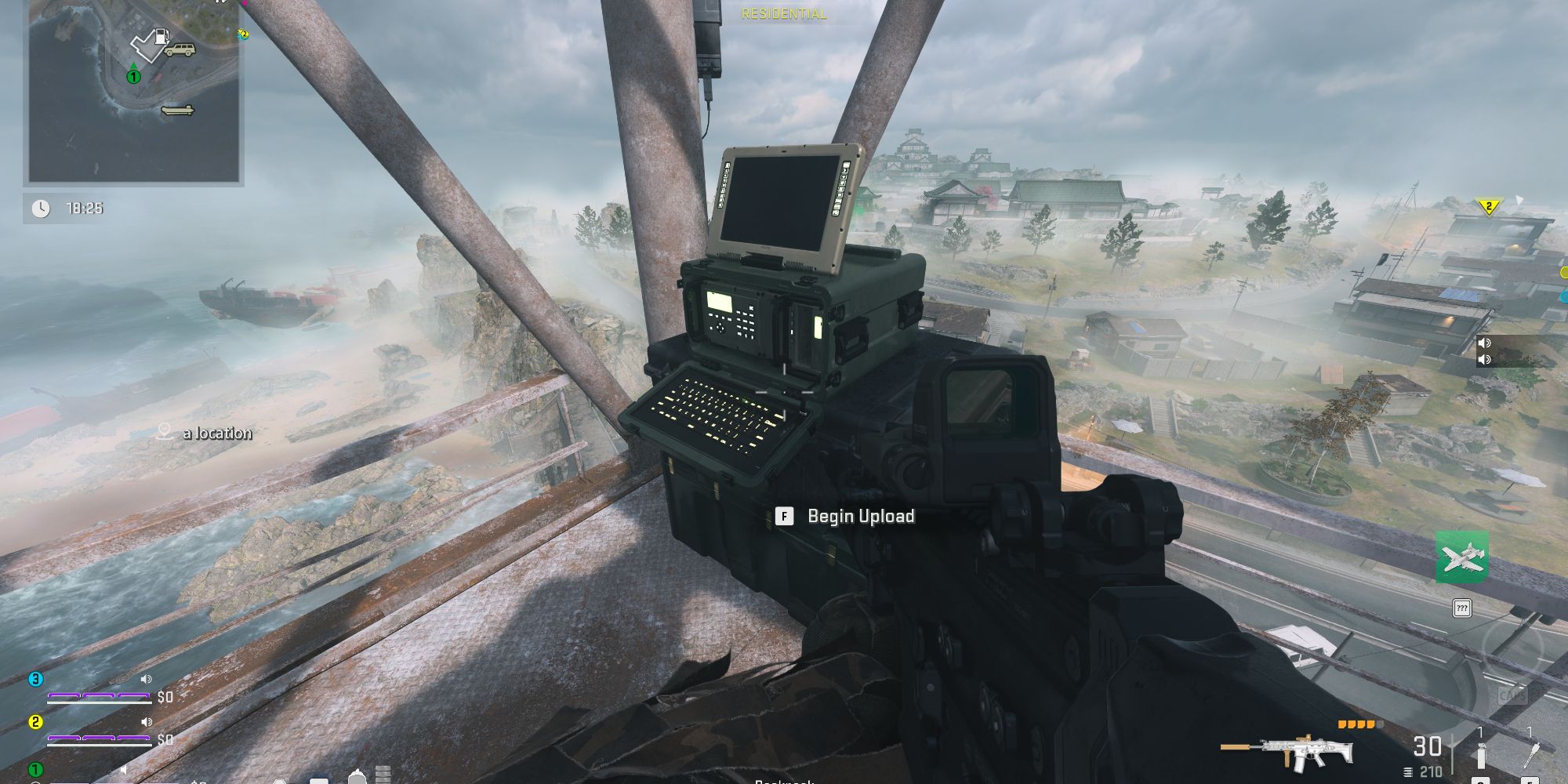Mute teammate number 3's voice chat
This screenshot has height=784, width=1568.
146,679
